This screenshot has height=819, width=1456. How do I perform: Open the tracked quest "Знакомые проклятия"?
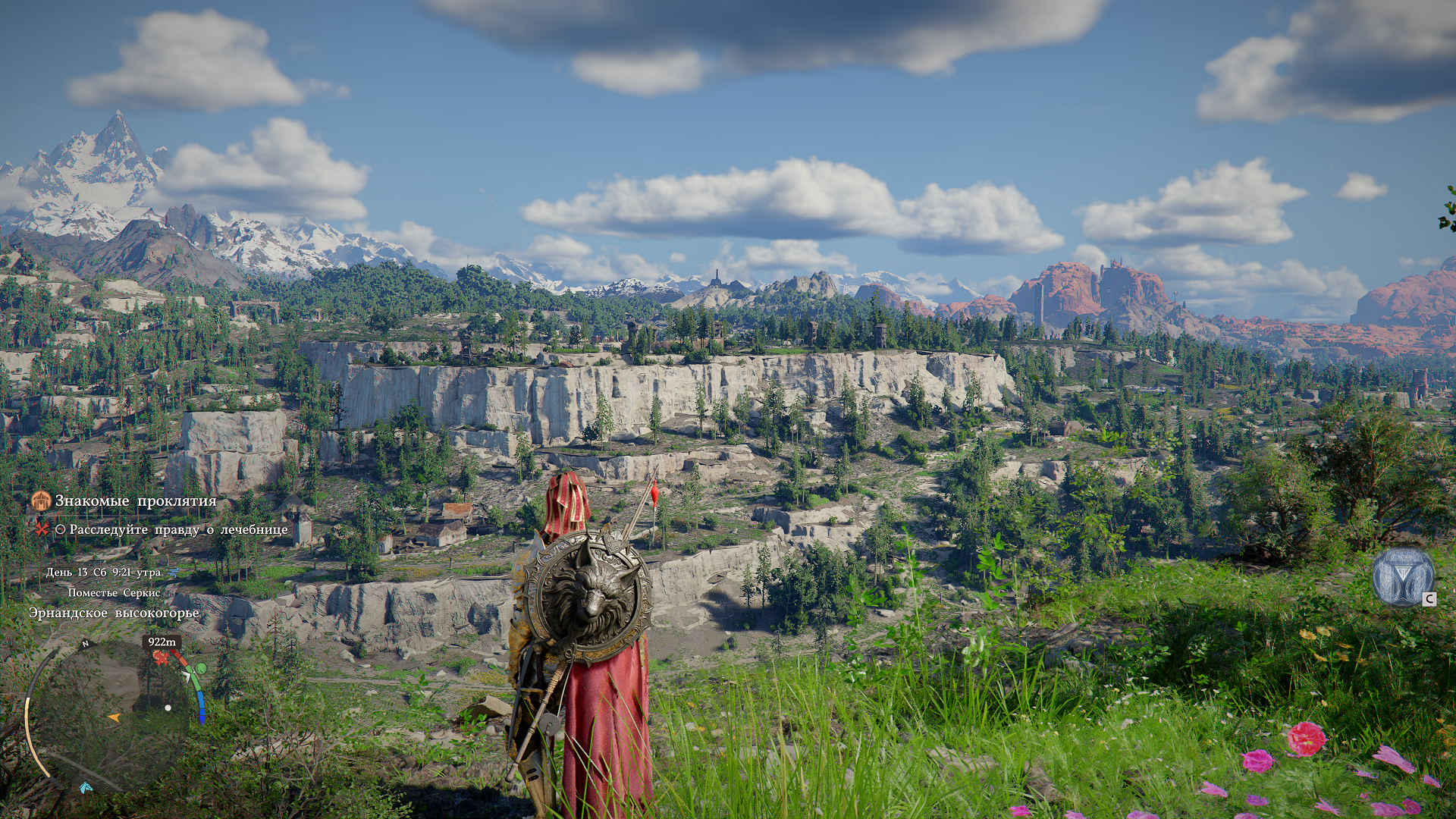[135, 501]
